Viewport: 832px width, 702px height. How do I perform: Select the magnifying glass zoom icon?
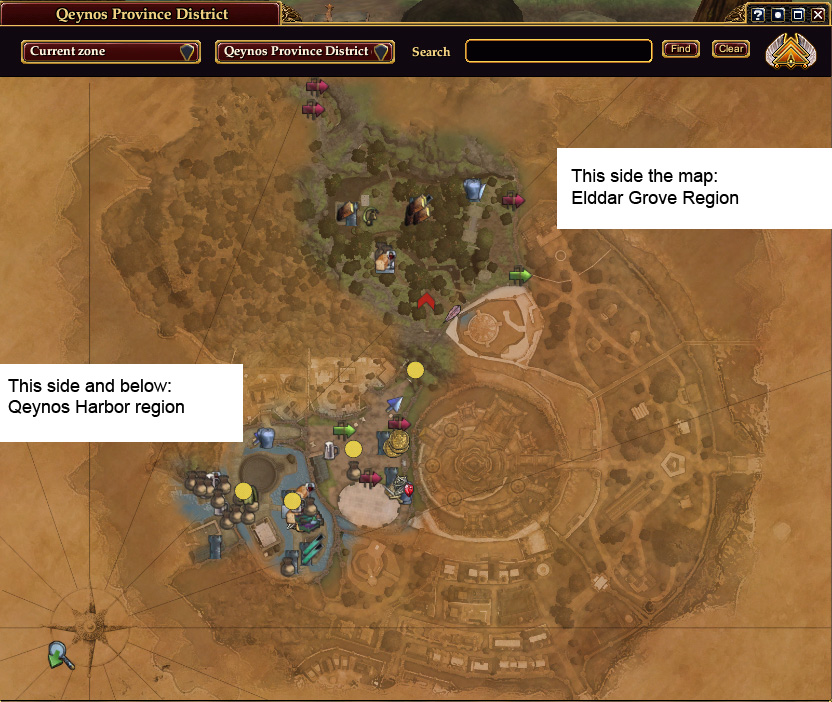tap(61, 656)
